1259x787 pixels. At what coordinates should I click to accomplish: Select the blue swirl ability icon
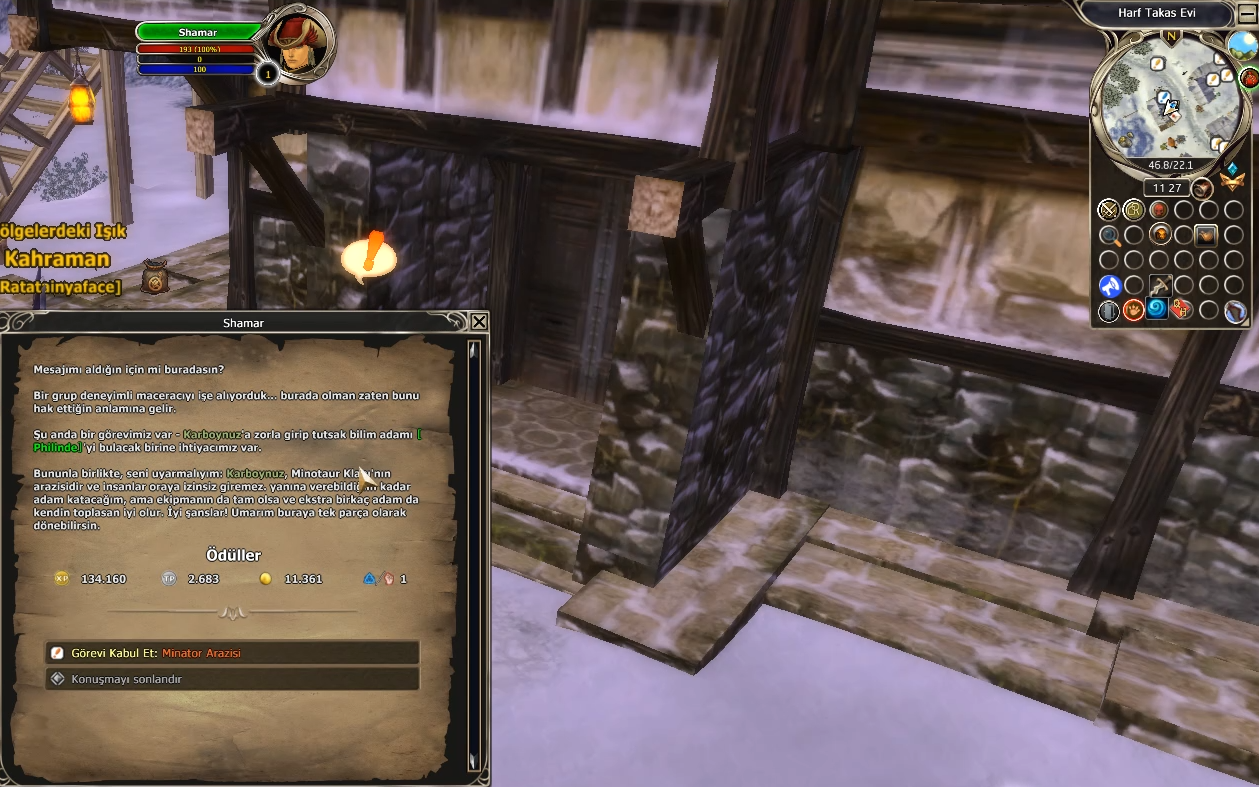point(1158,309)
